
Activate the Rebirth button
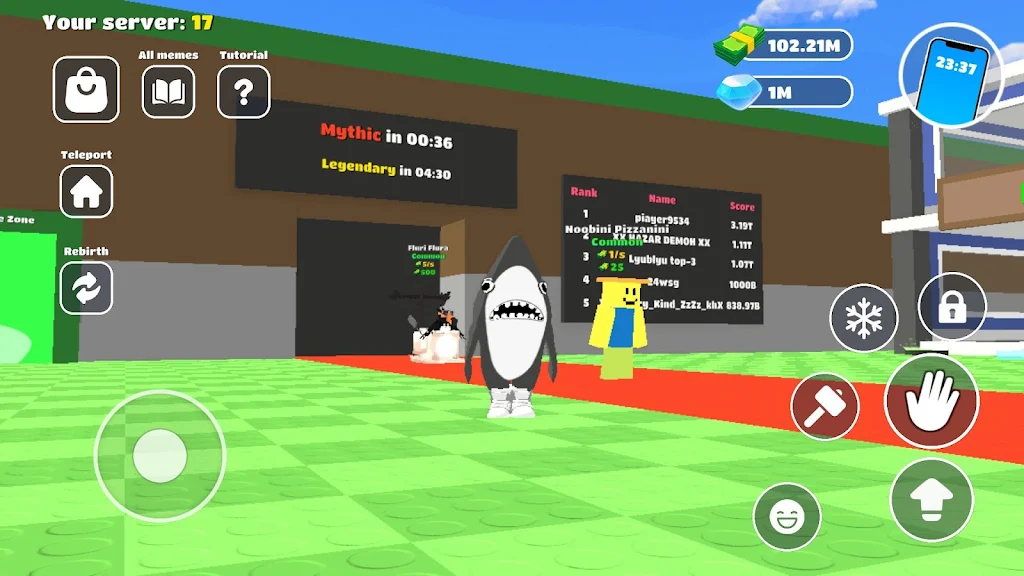point(86,288)
